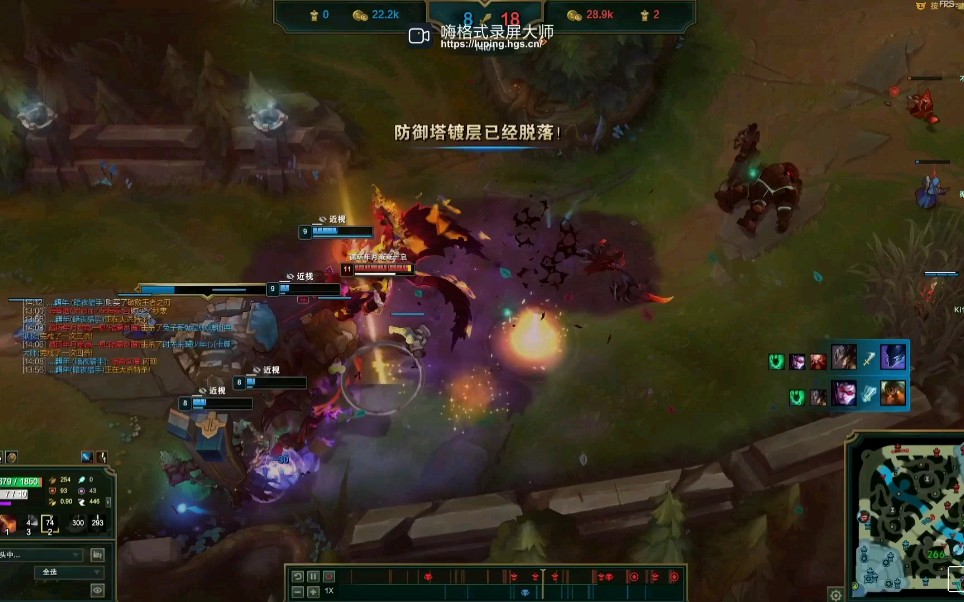Increase replay speed with the plus button

click(x=313, y=592)
